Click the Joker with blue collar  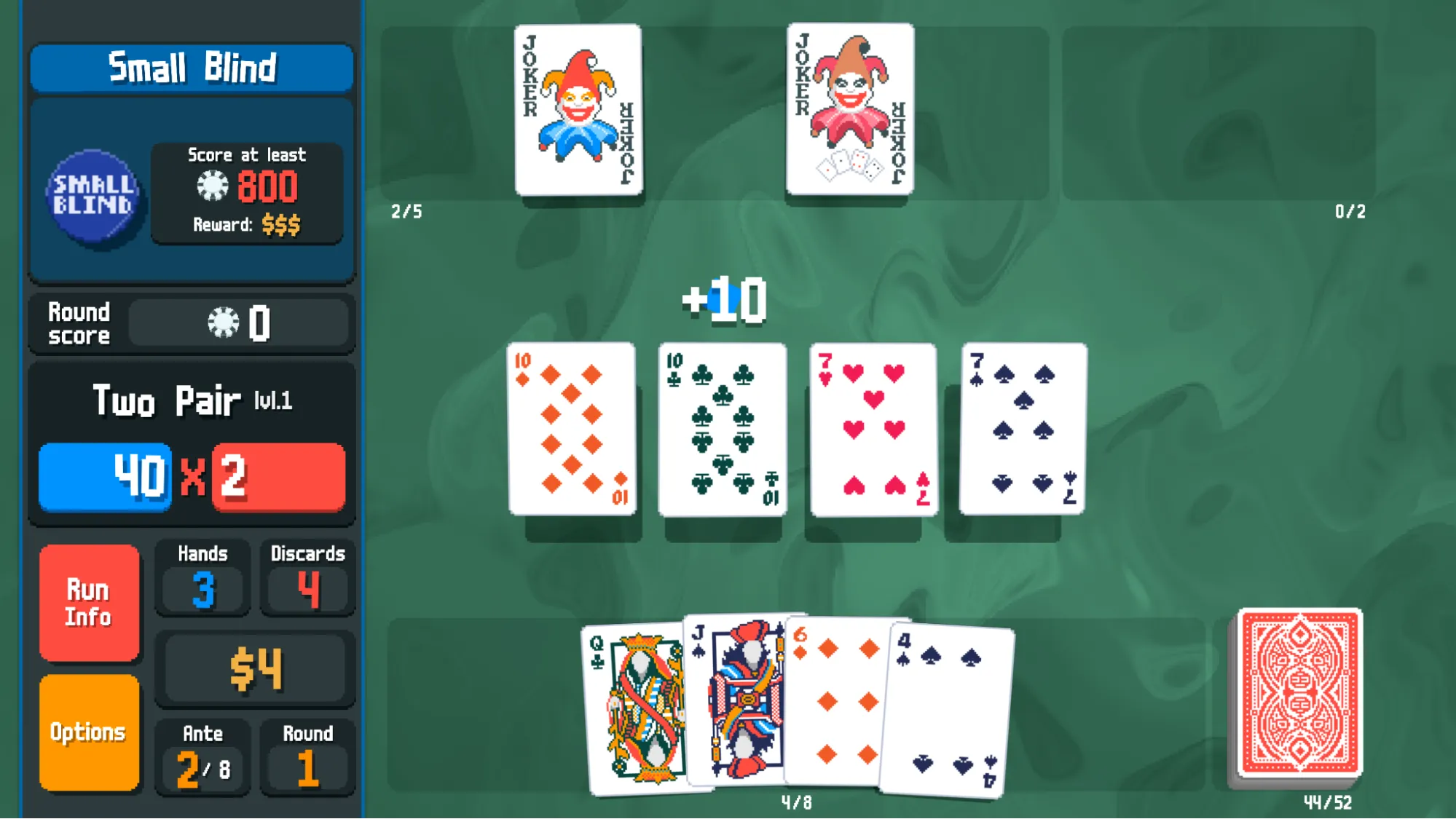coord(578,109)
